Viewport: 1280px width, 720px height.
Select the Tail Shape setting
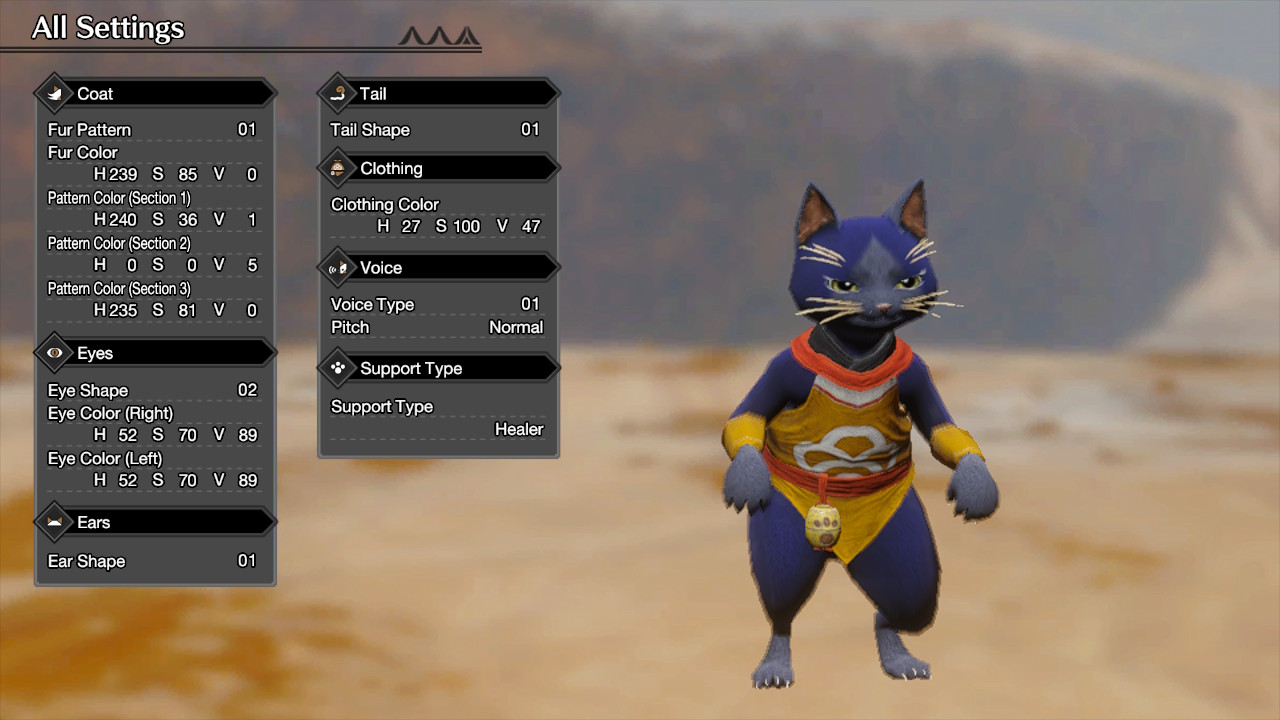click(435, 130)
